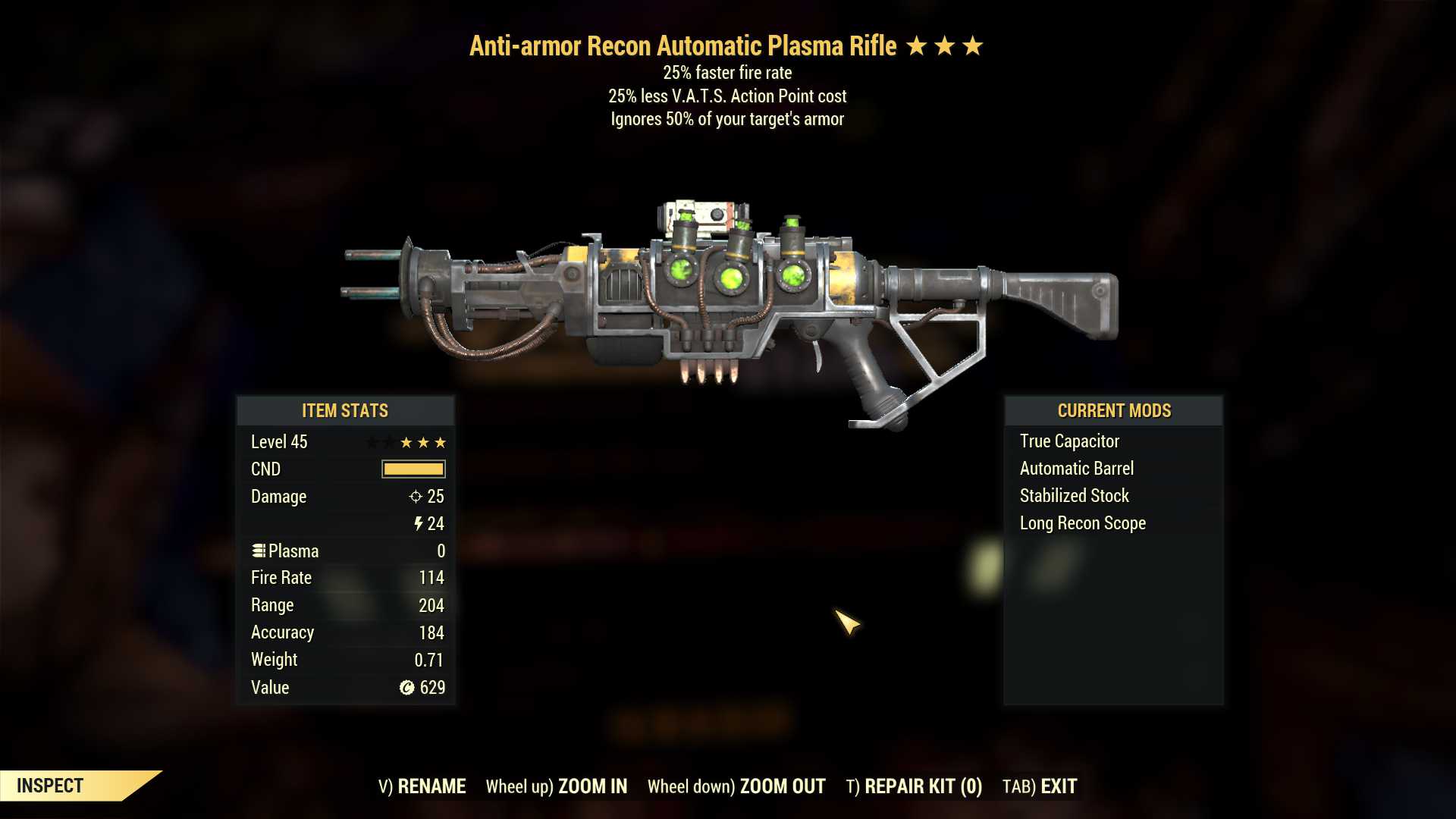Viewport: 1456px width, 819px height.
Task: Use the Repair Kit option
Action: pyautogui.click(x=914, y=786)
